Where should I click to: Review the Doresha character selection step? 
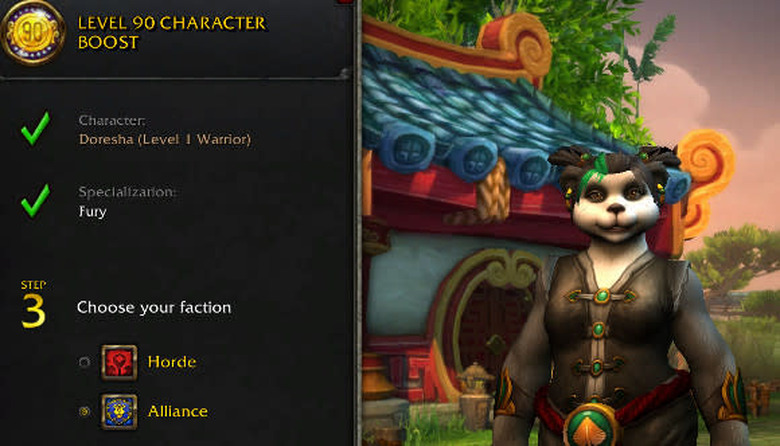[164, 139]
